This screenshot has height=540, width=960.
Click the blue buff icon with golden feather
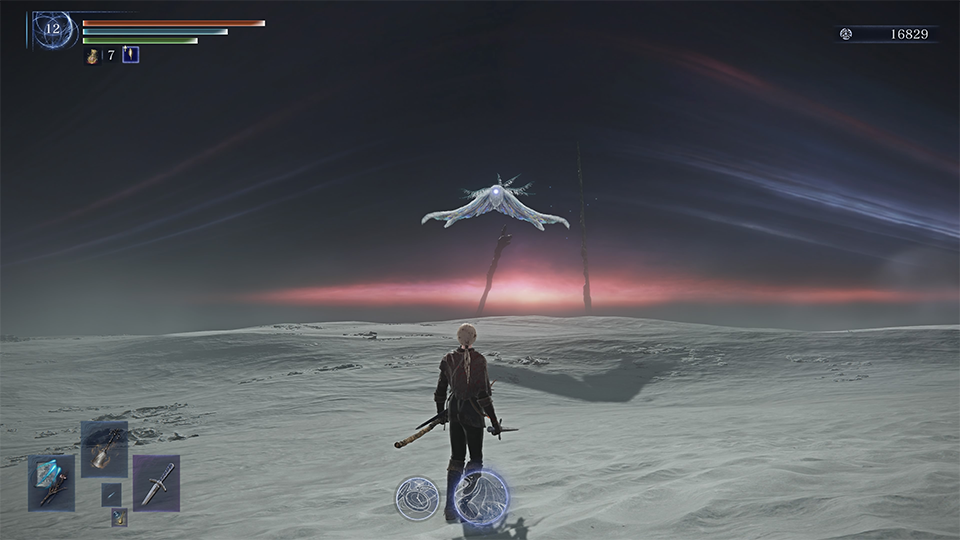coord(130,55)
